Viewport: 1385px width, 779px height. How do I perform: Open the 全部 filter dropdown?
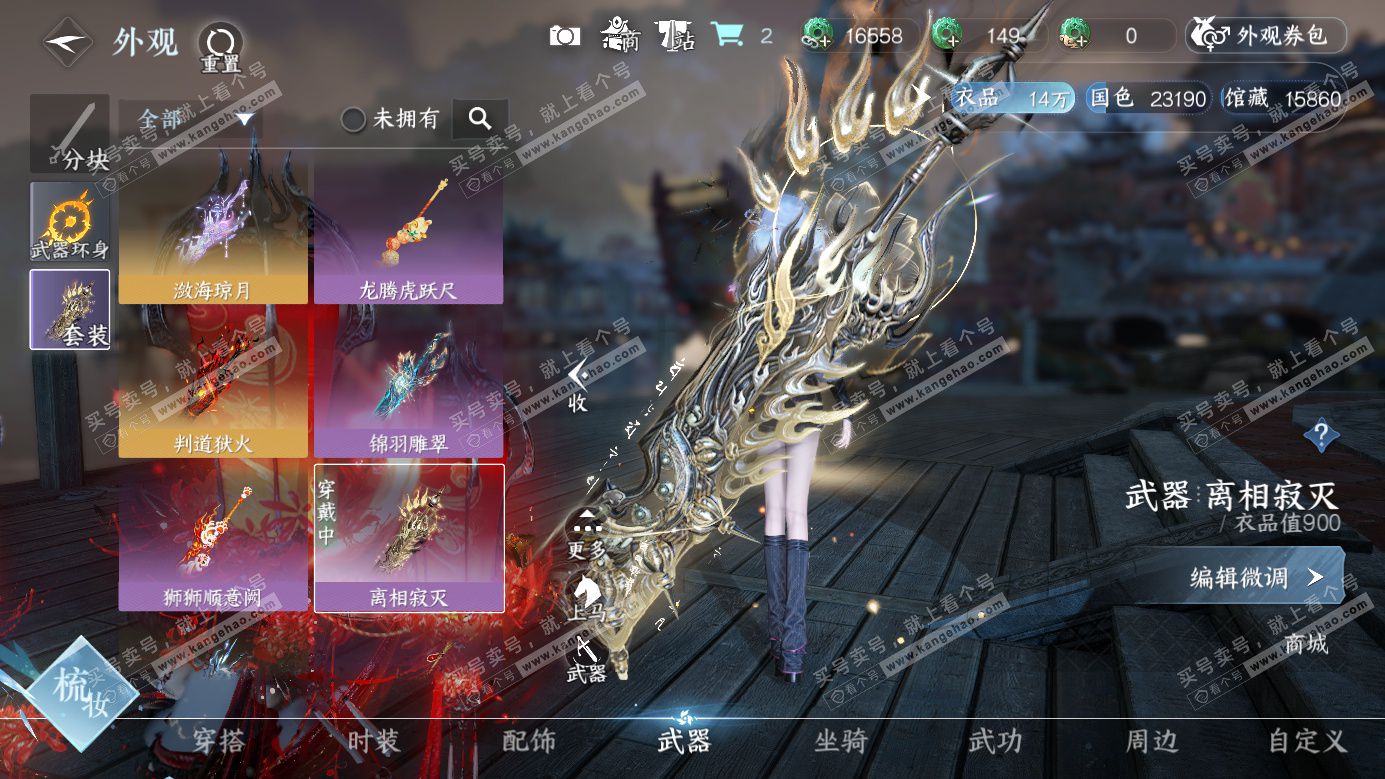point(190,119)
